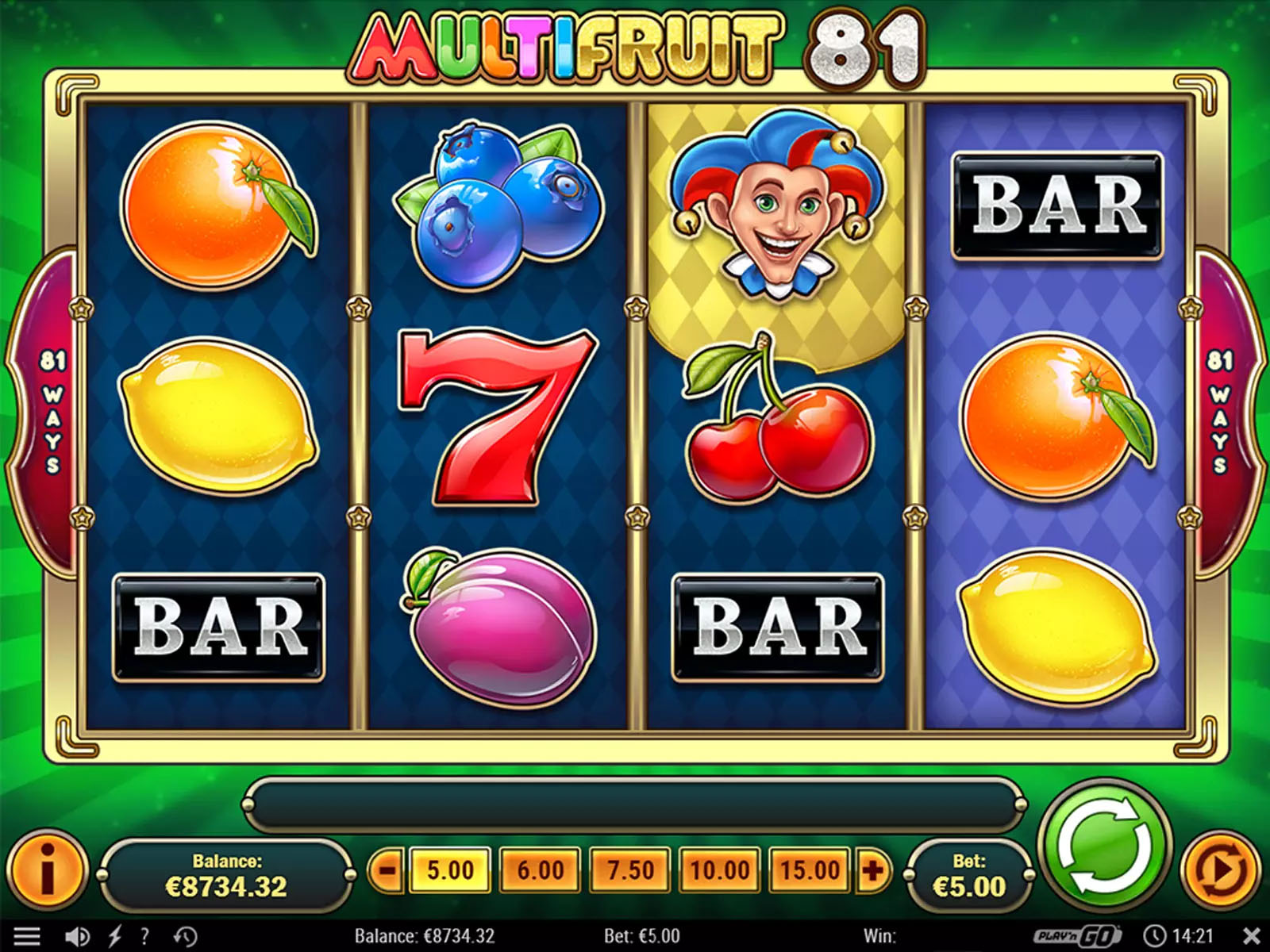Select the 15.00 bet option
Viewport: 1270px width, 952px height.
(x=810, y=870)
